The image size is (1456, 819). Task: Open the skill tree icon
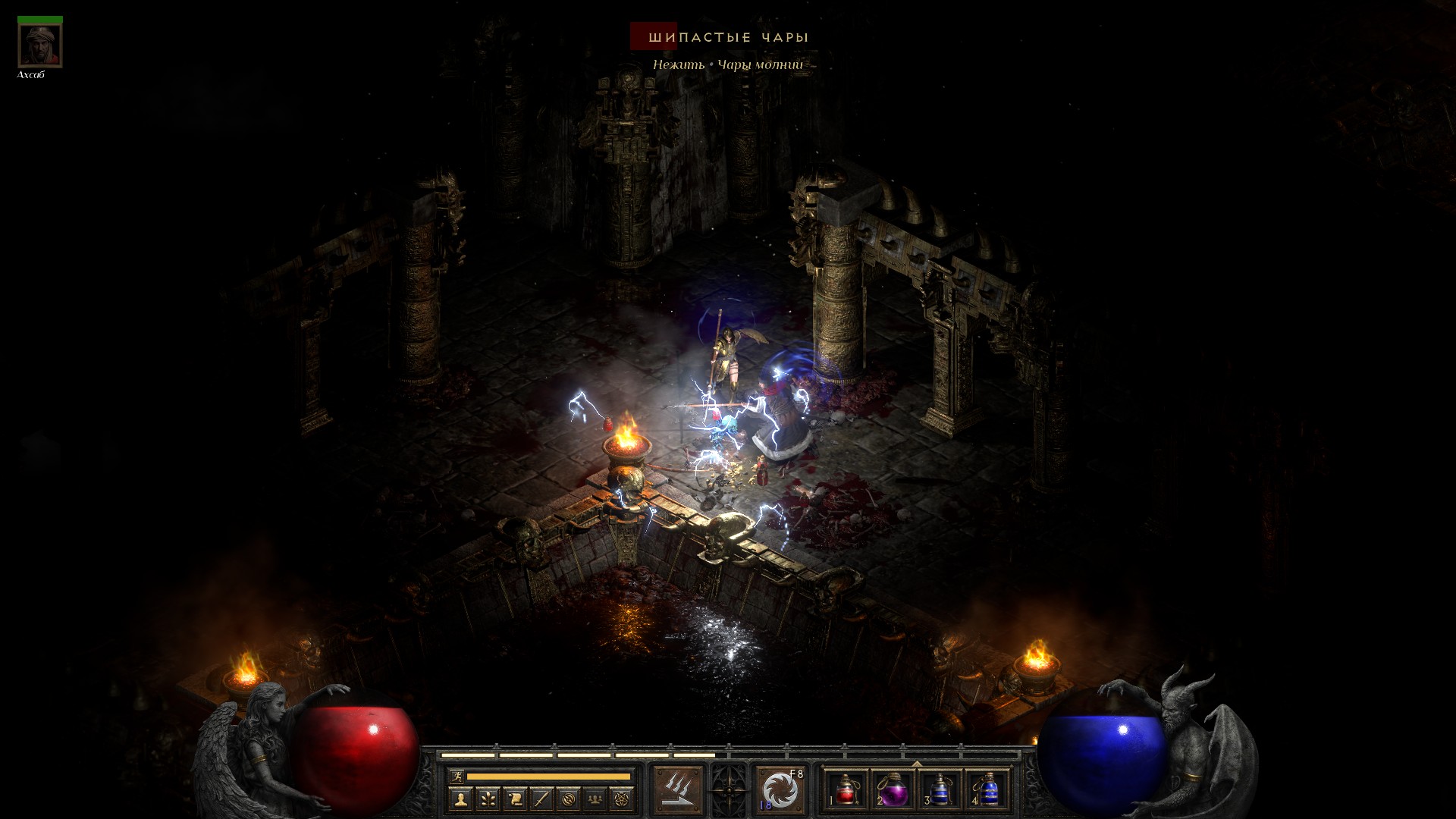pos(488,799)
